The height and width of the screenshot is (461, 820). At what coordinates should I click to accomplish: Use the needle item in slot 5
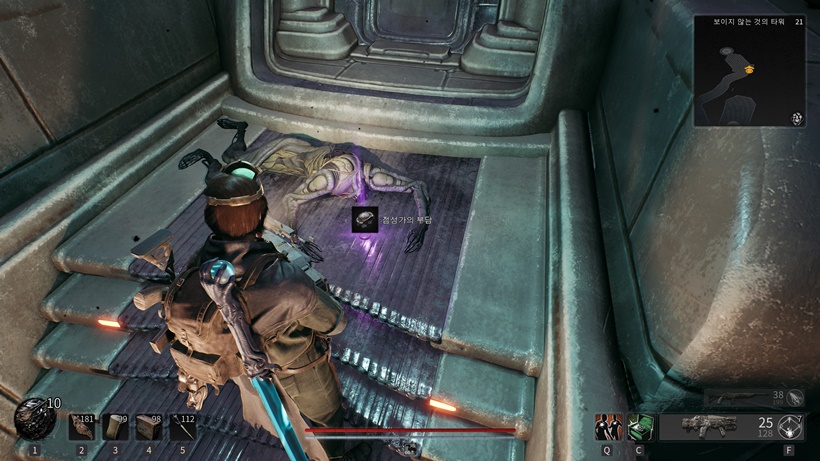point(183,427)
